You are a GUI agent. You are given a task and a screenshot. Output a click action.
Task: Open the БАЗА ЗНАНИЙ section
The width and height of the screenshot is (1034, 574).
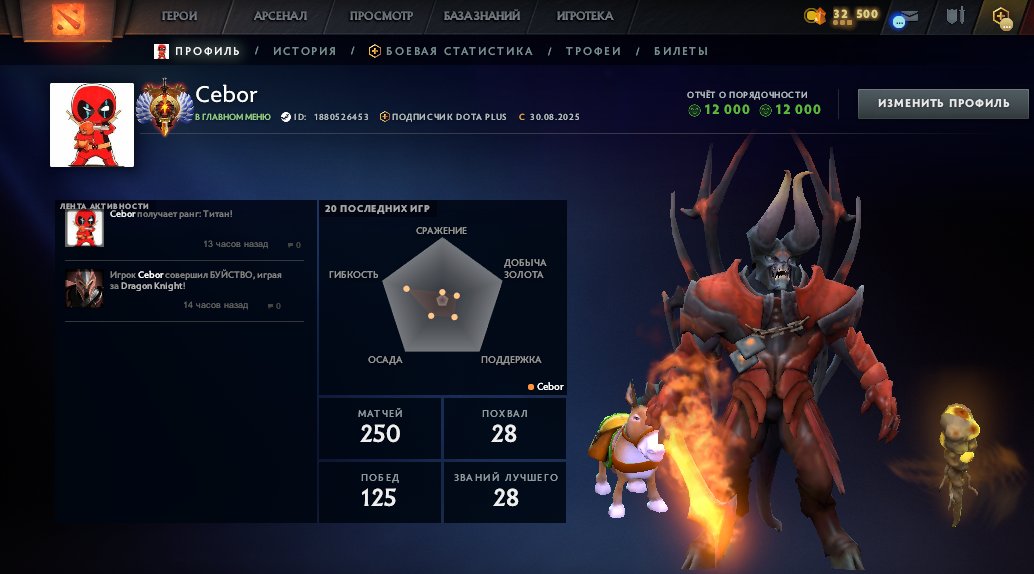coord(482,16)
